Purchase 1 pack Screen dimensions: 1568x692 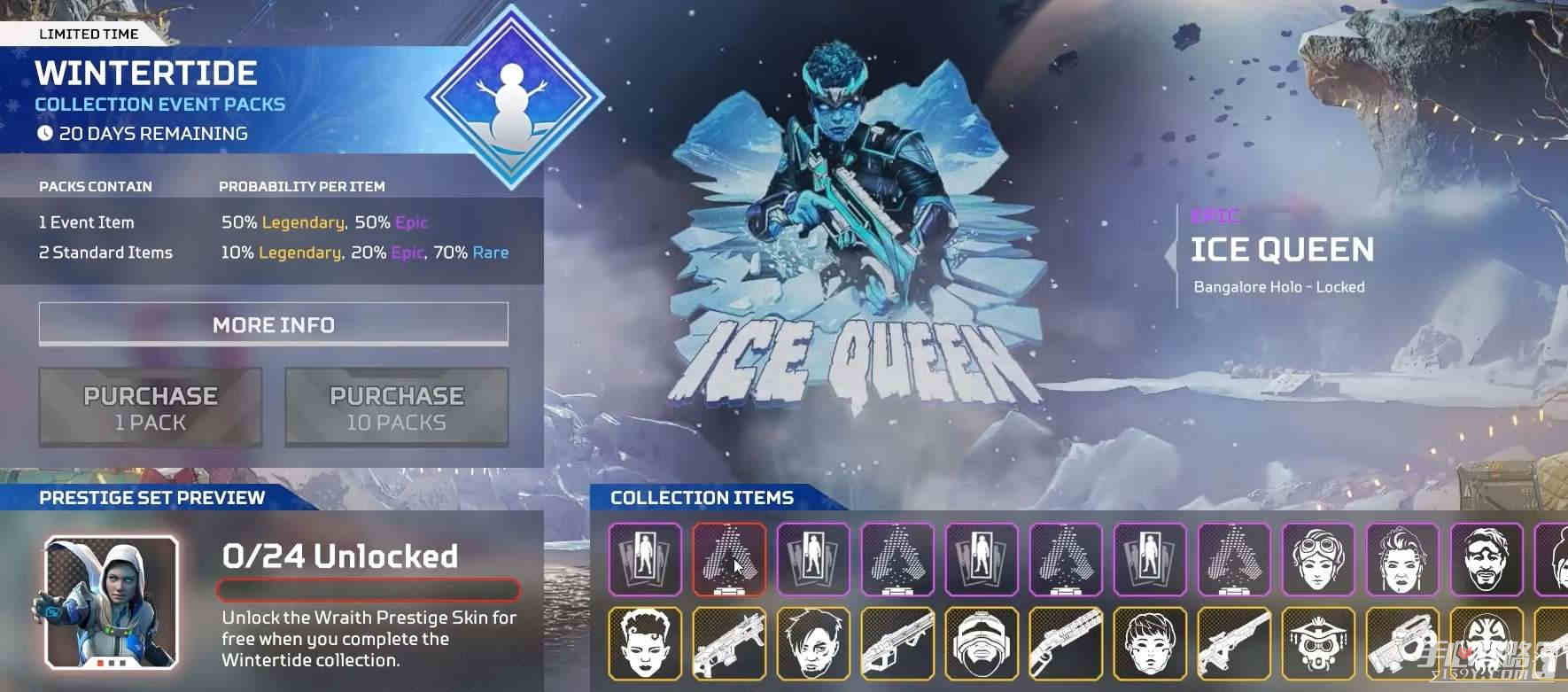149,406
